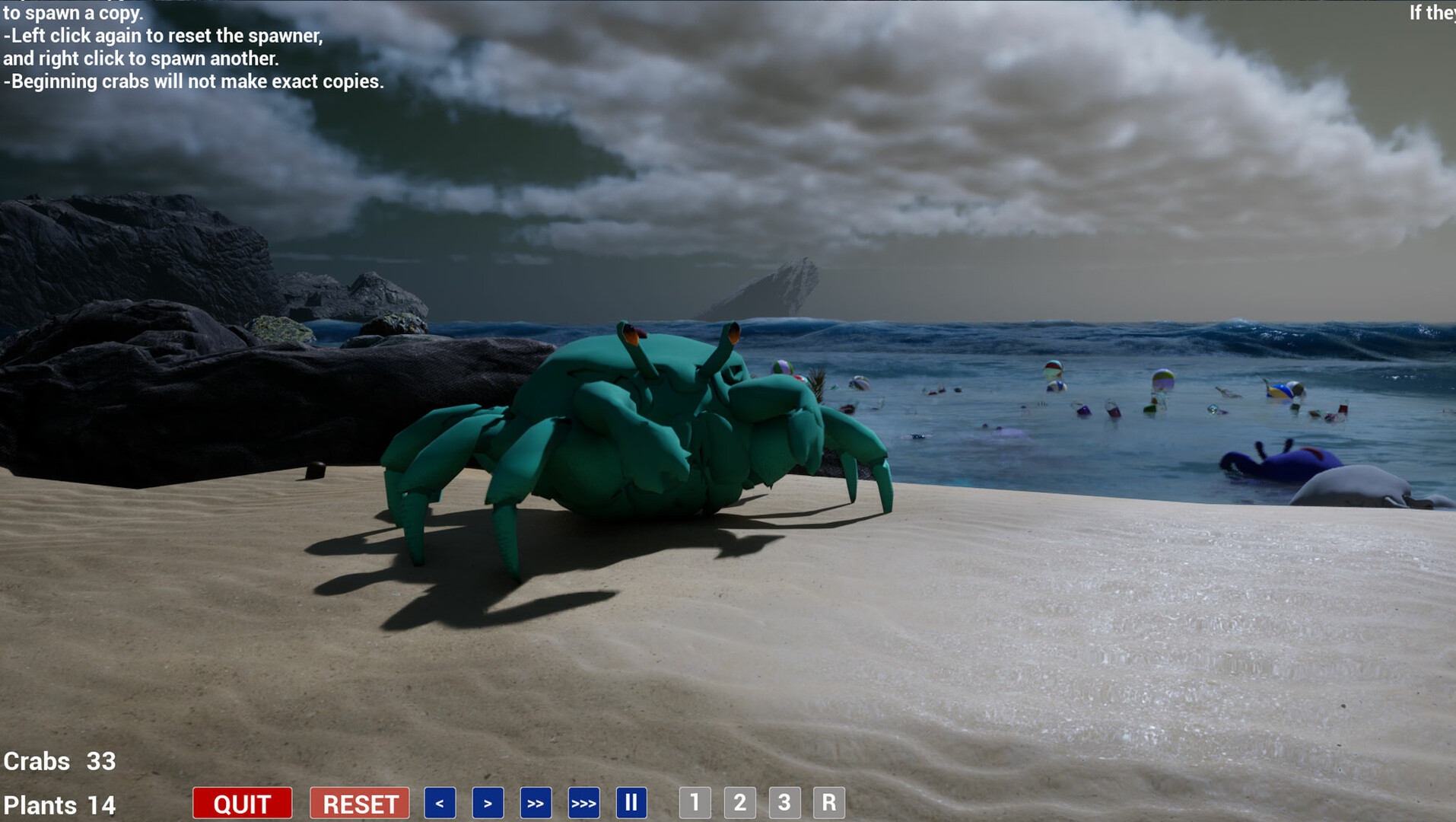Click the RESET button
This screenshot has height=822, width=1456.
[x=359, y=802]
